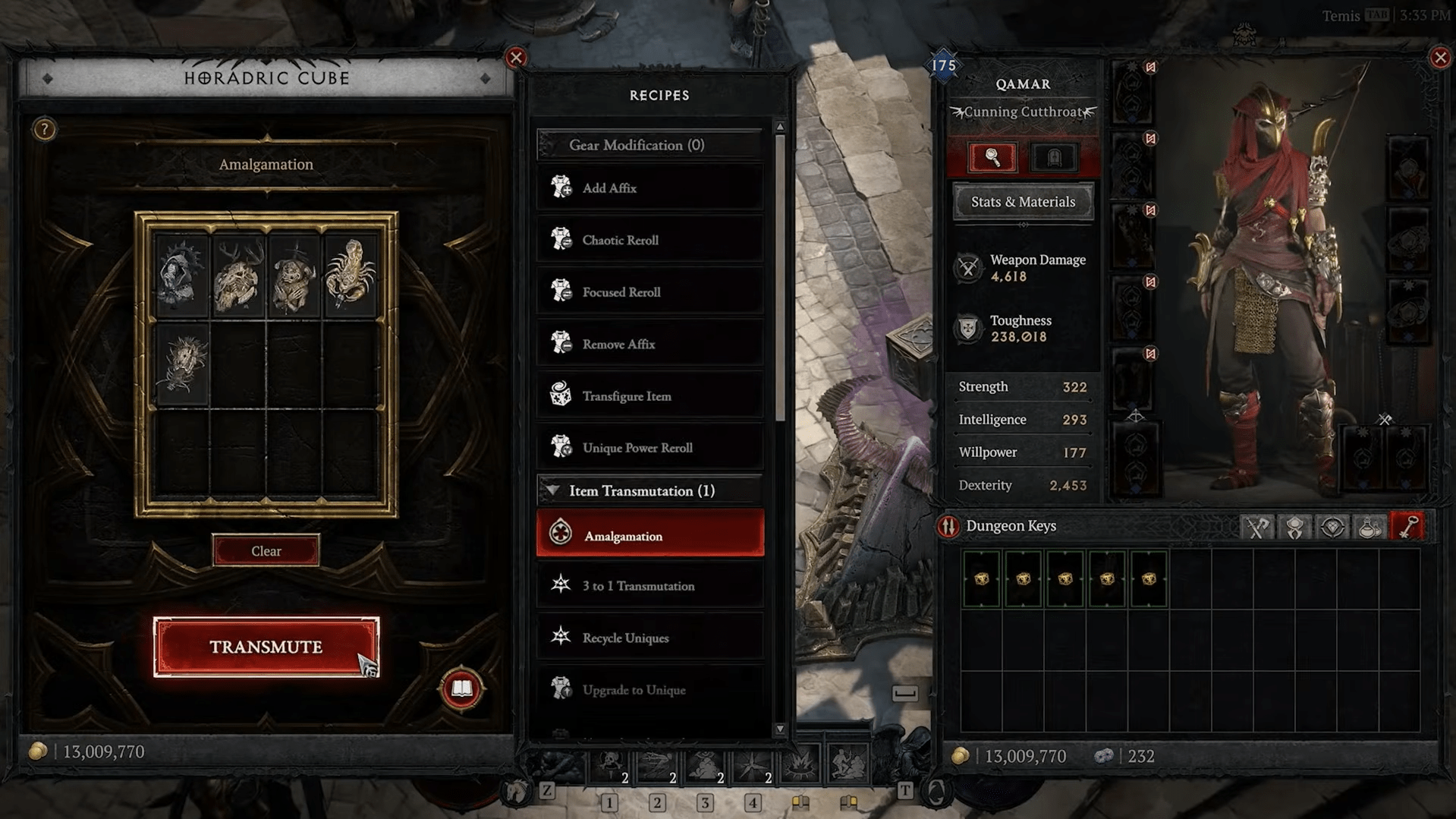Viewport: 1456px width, 819px height.
Task: Switch to the Dungeon Keys inventory tab
Action: tap(1408, 527)
